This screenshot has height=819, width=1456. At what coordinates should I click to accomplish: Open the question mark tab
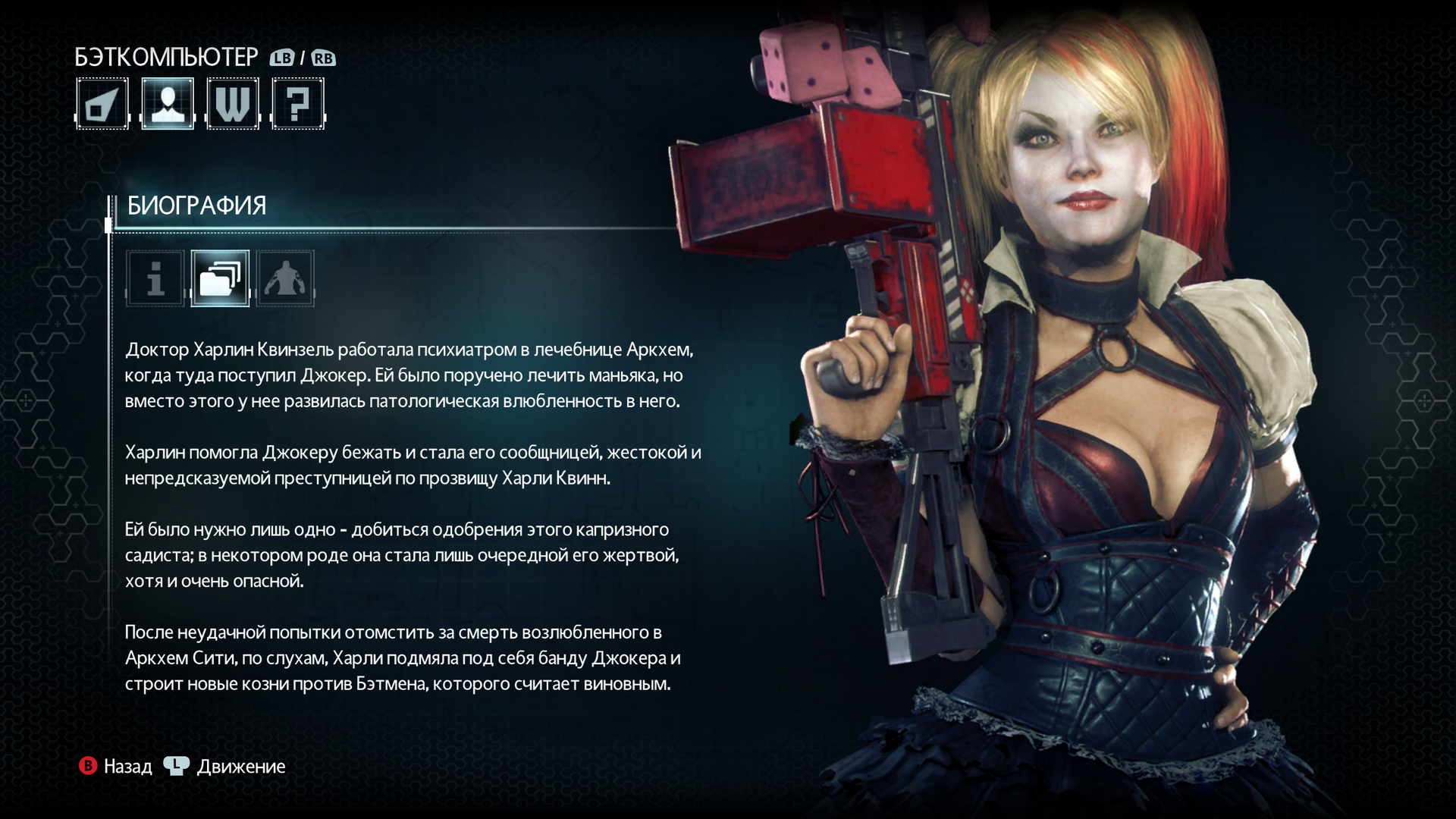298,104
